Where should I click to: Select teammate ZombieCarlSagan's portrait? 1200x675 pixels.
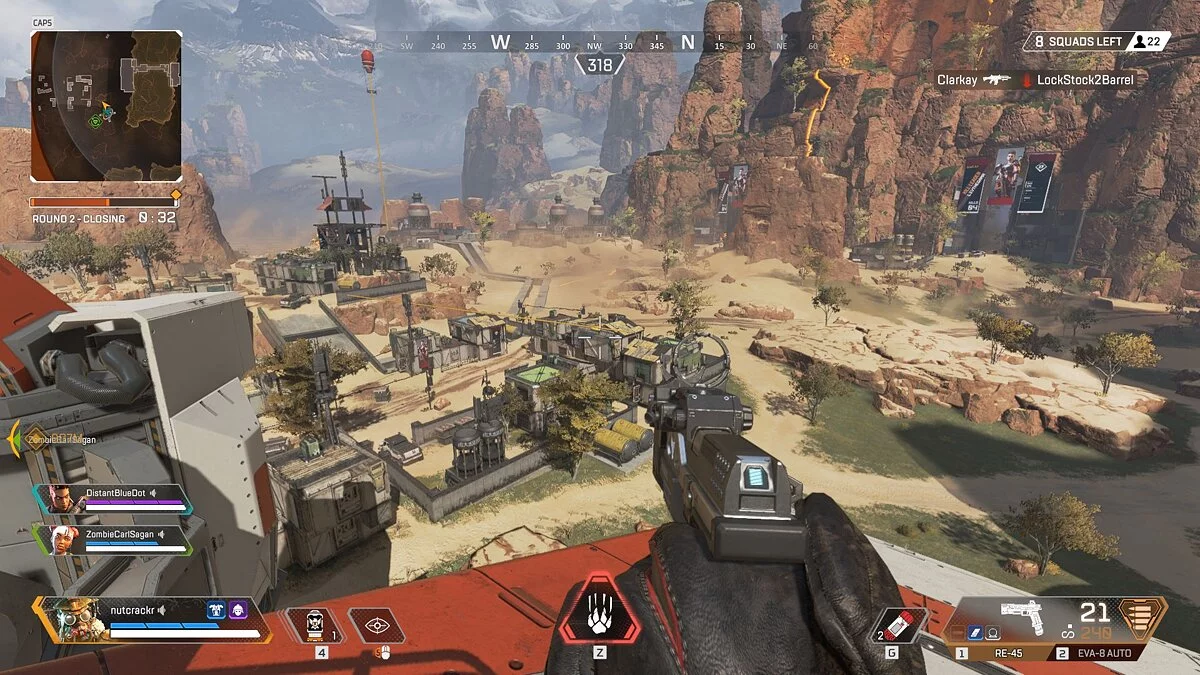click(x=58, y=539)
